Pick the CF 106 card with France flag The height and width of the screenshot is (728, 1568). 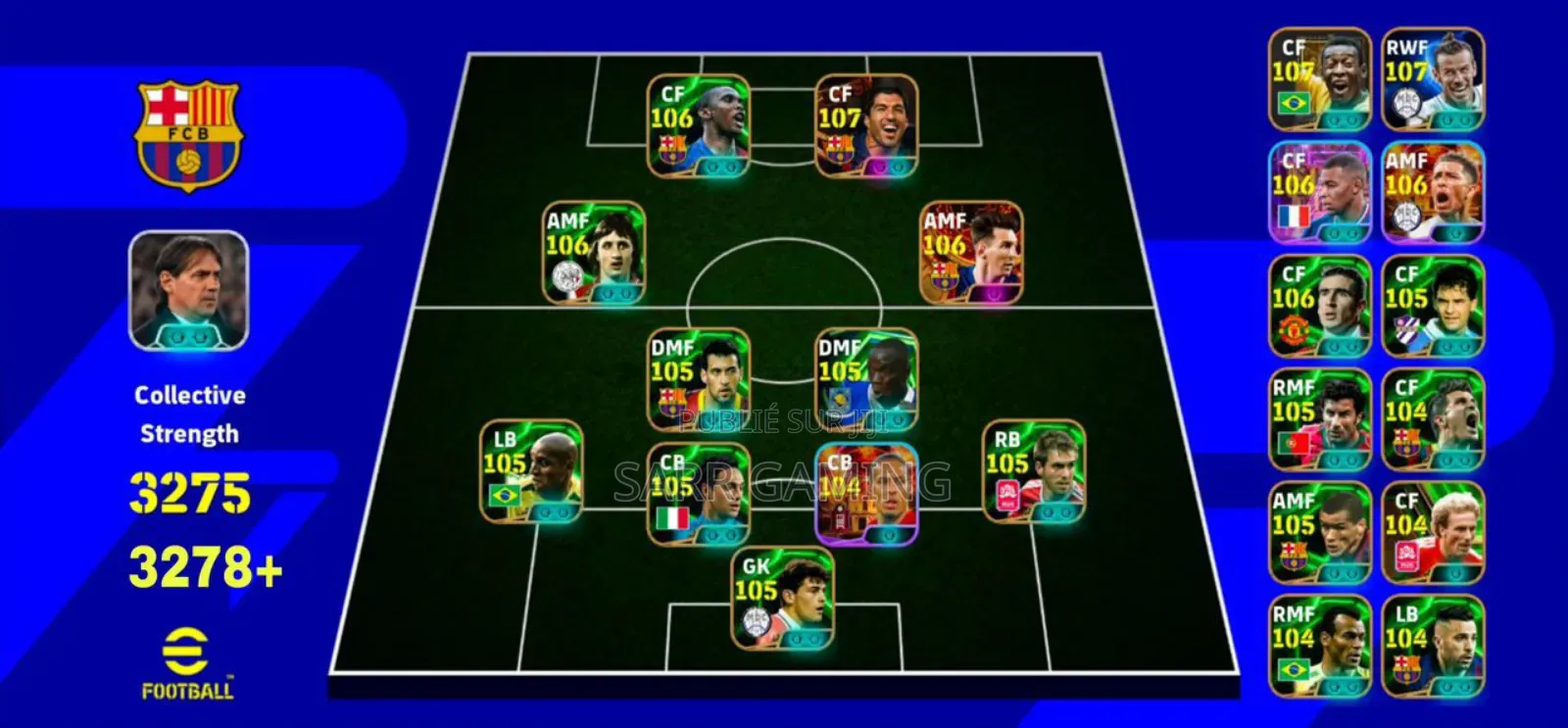coord(1320,193)
